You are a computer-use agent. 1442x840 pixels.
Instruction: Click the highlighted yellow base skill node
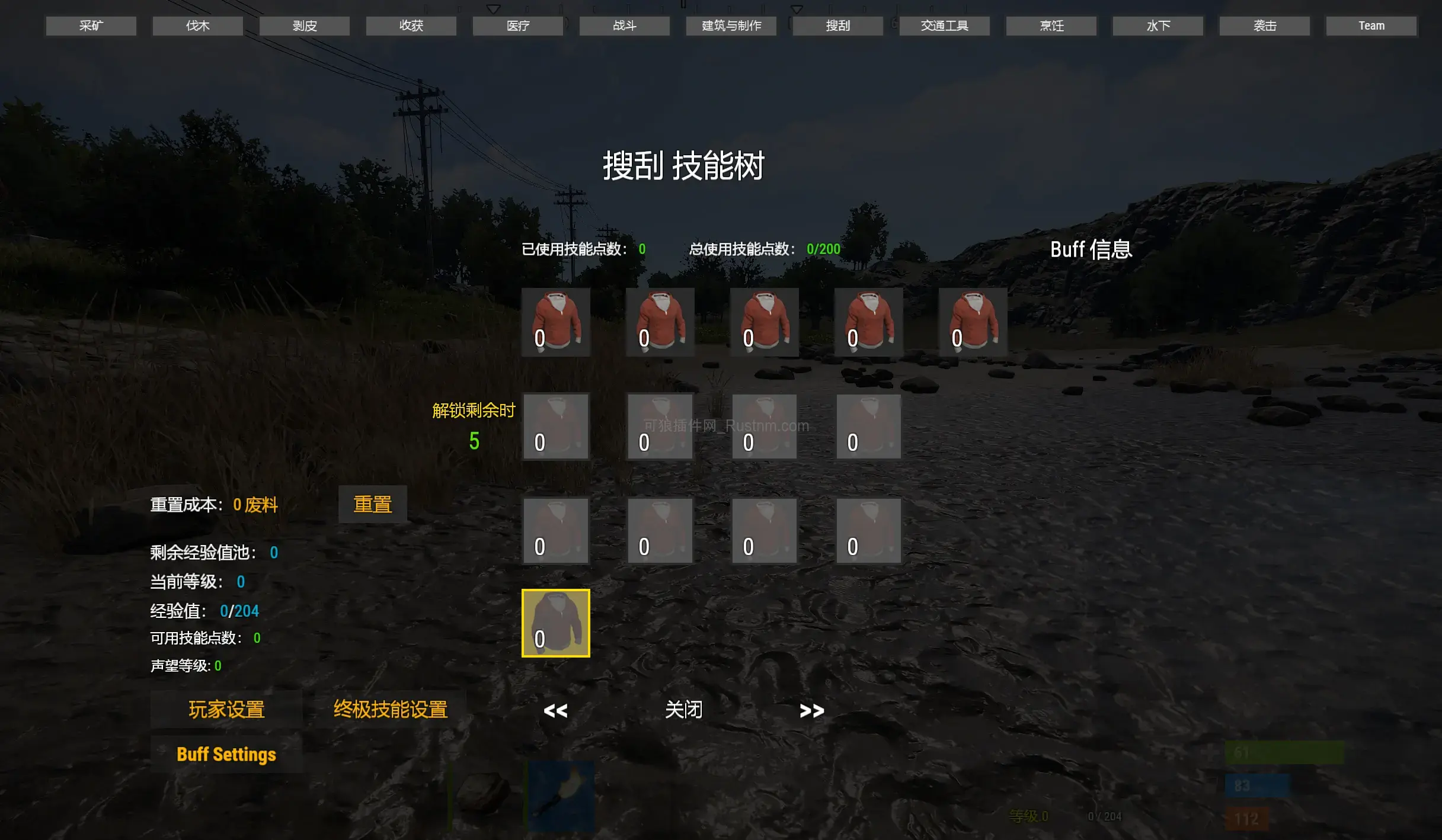[x=555, y=622]
